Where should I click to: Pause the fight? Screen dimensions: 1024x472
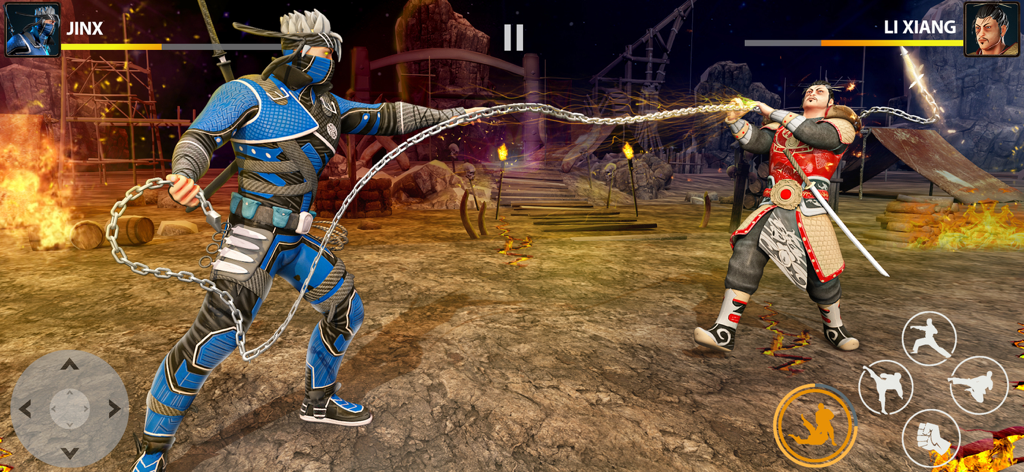coord(513,38)
